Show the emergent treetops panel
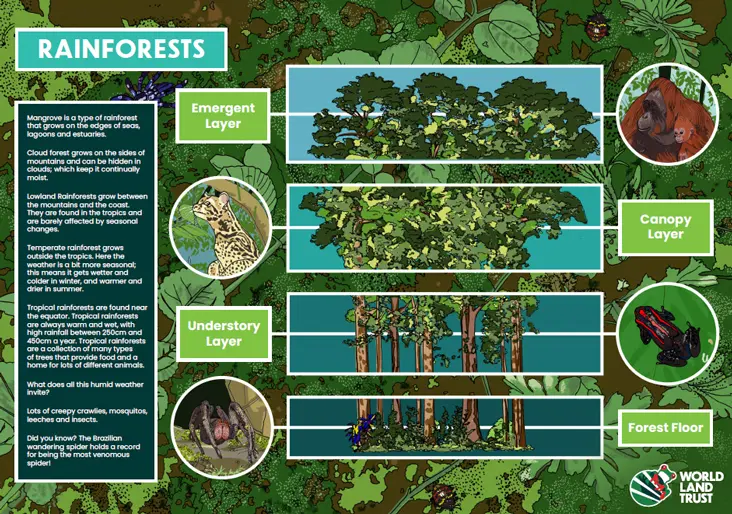The height and width of the screenshot is (514, 732). point(445,114)
